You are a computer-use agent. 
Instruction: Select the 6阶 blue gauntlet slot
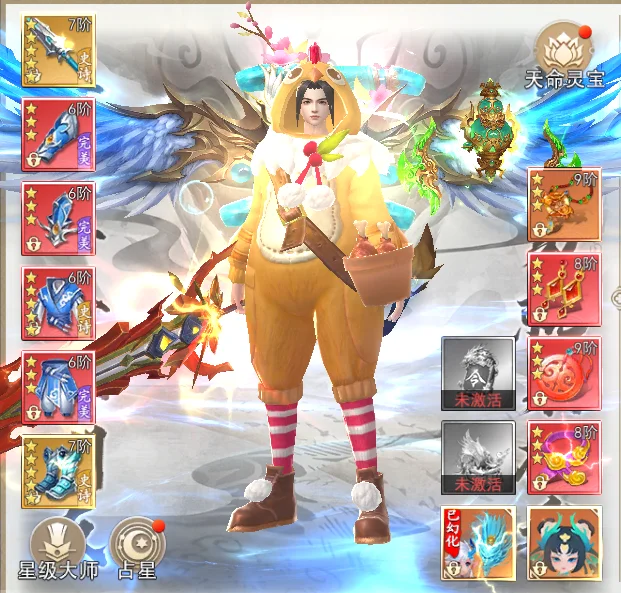point(58,134)
